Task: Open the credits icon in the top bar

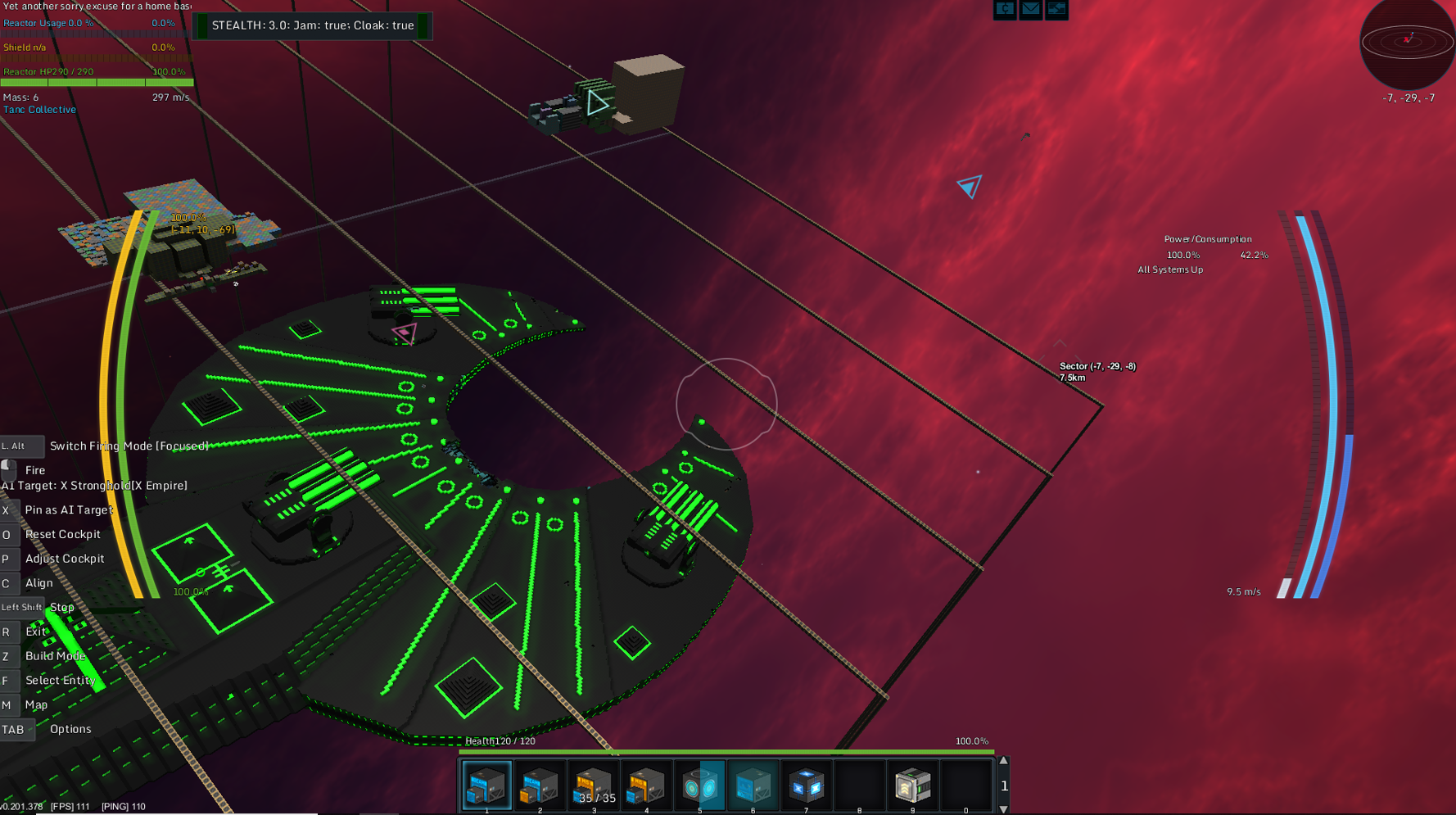Action: [1005, 9]
